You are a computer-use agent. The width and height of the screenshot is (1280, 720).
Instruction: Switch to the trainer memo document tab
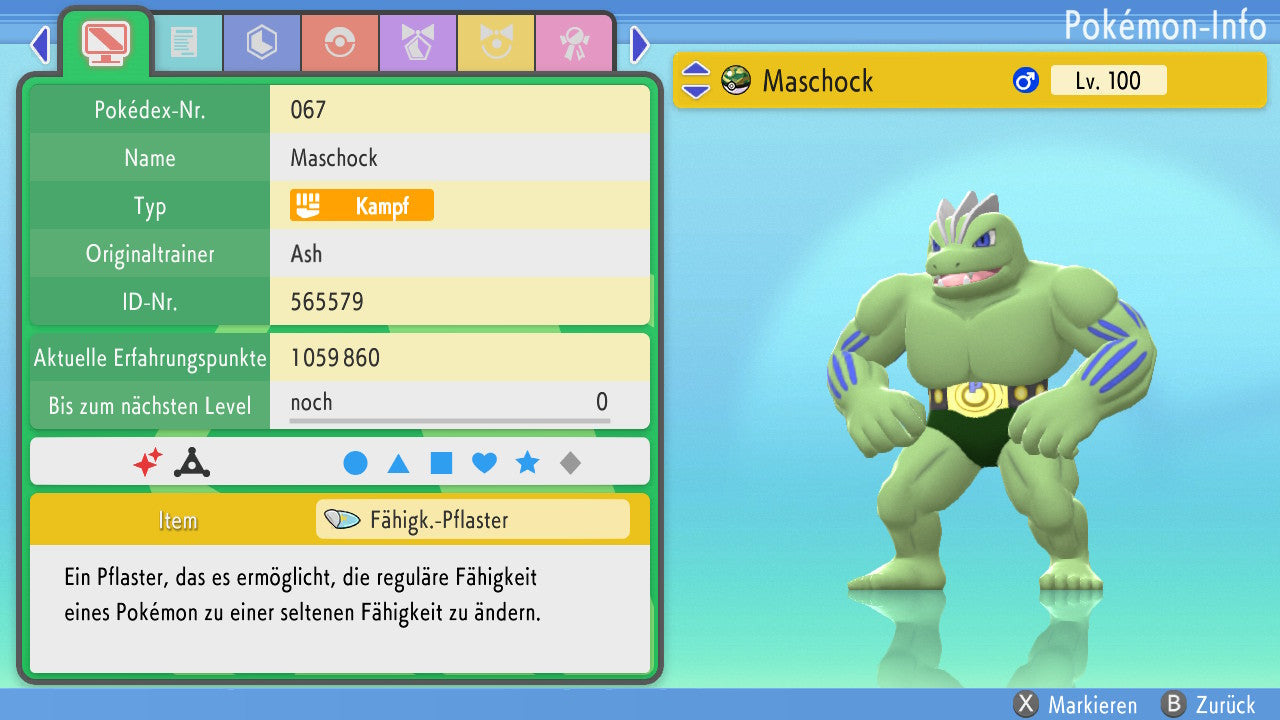pyautogui.click(x=183, y=41)
